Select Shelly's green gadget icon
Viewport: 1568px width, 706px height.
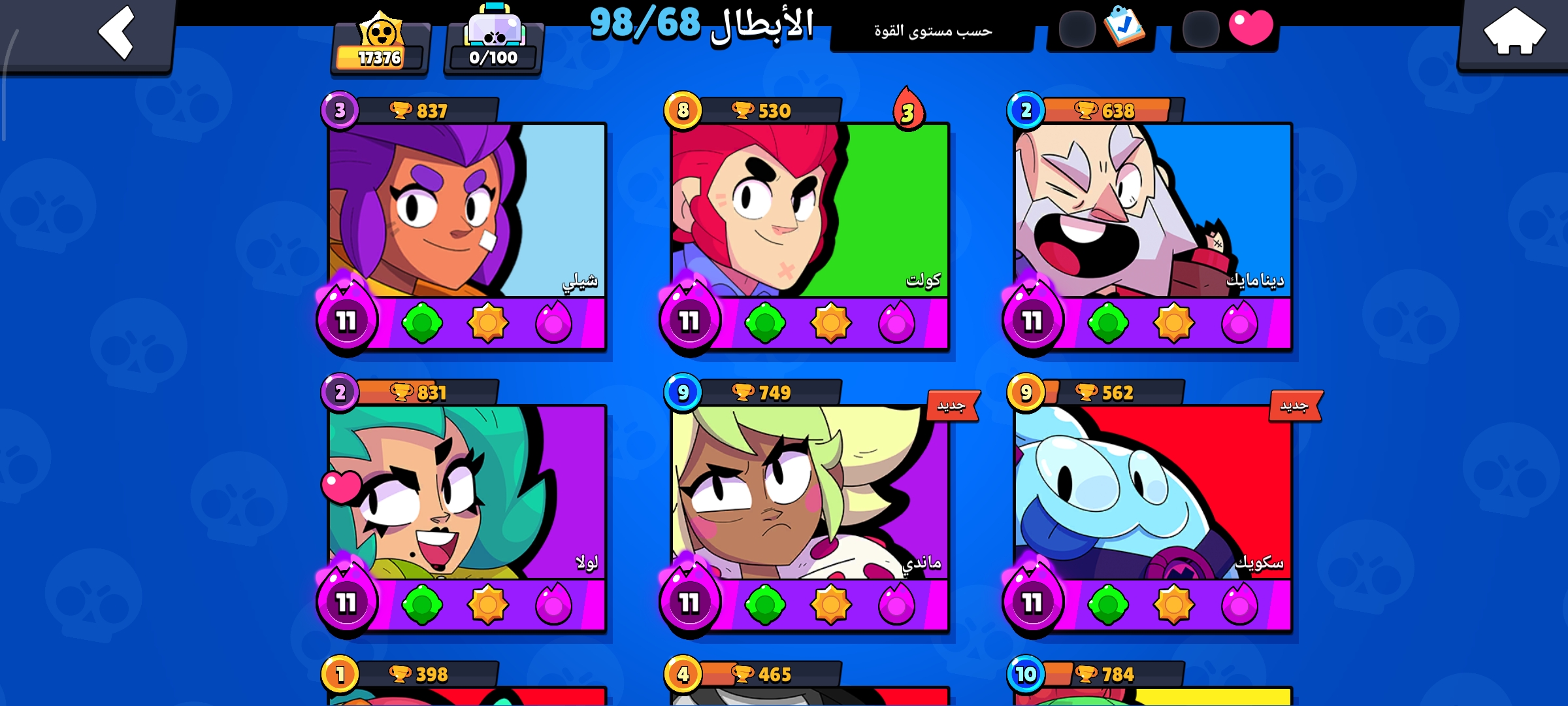point(422,321)
